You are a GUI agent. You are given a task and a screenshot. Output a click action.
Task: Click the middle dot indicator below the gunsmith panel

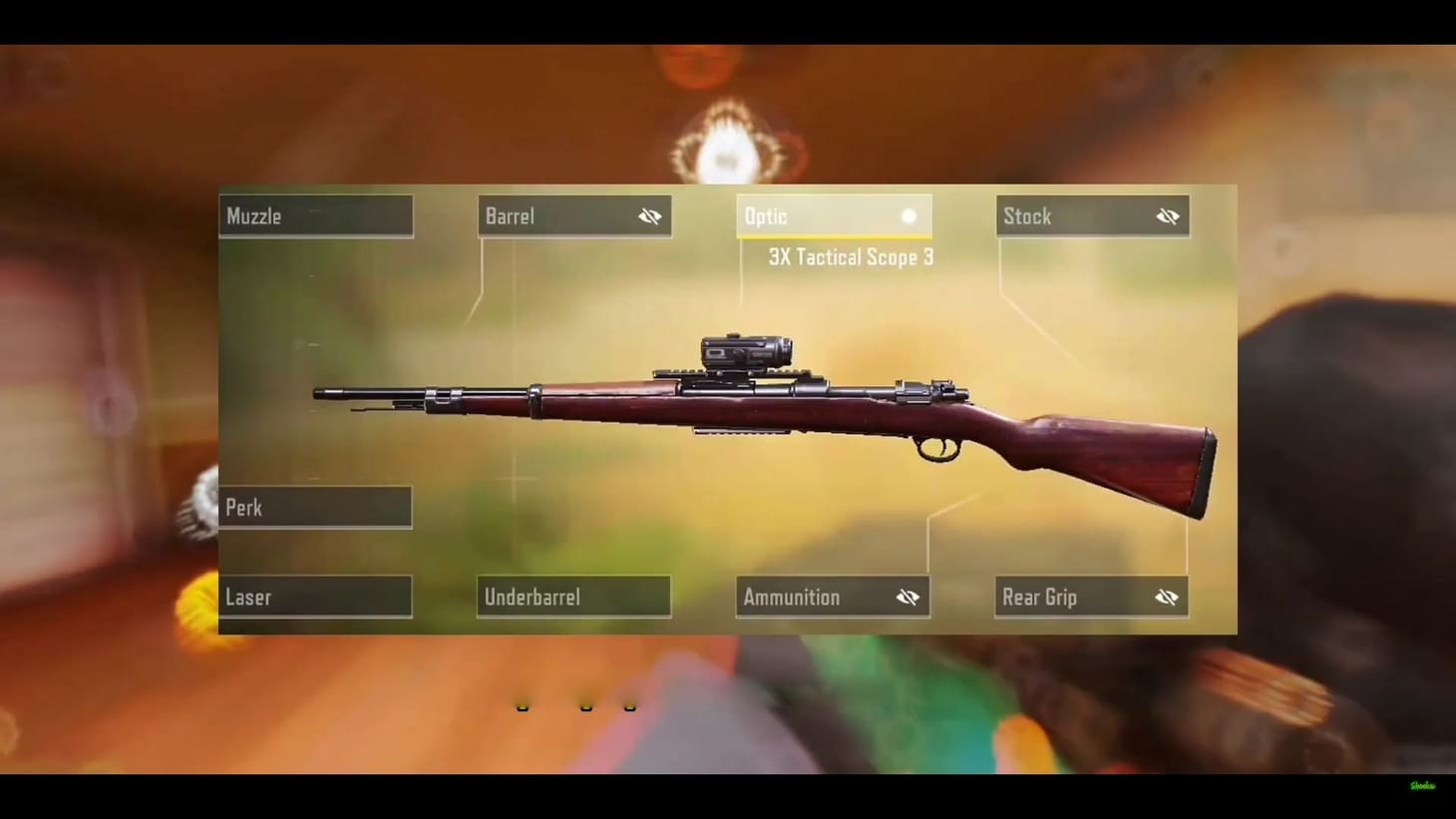tap(586, 705)
